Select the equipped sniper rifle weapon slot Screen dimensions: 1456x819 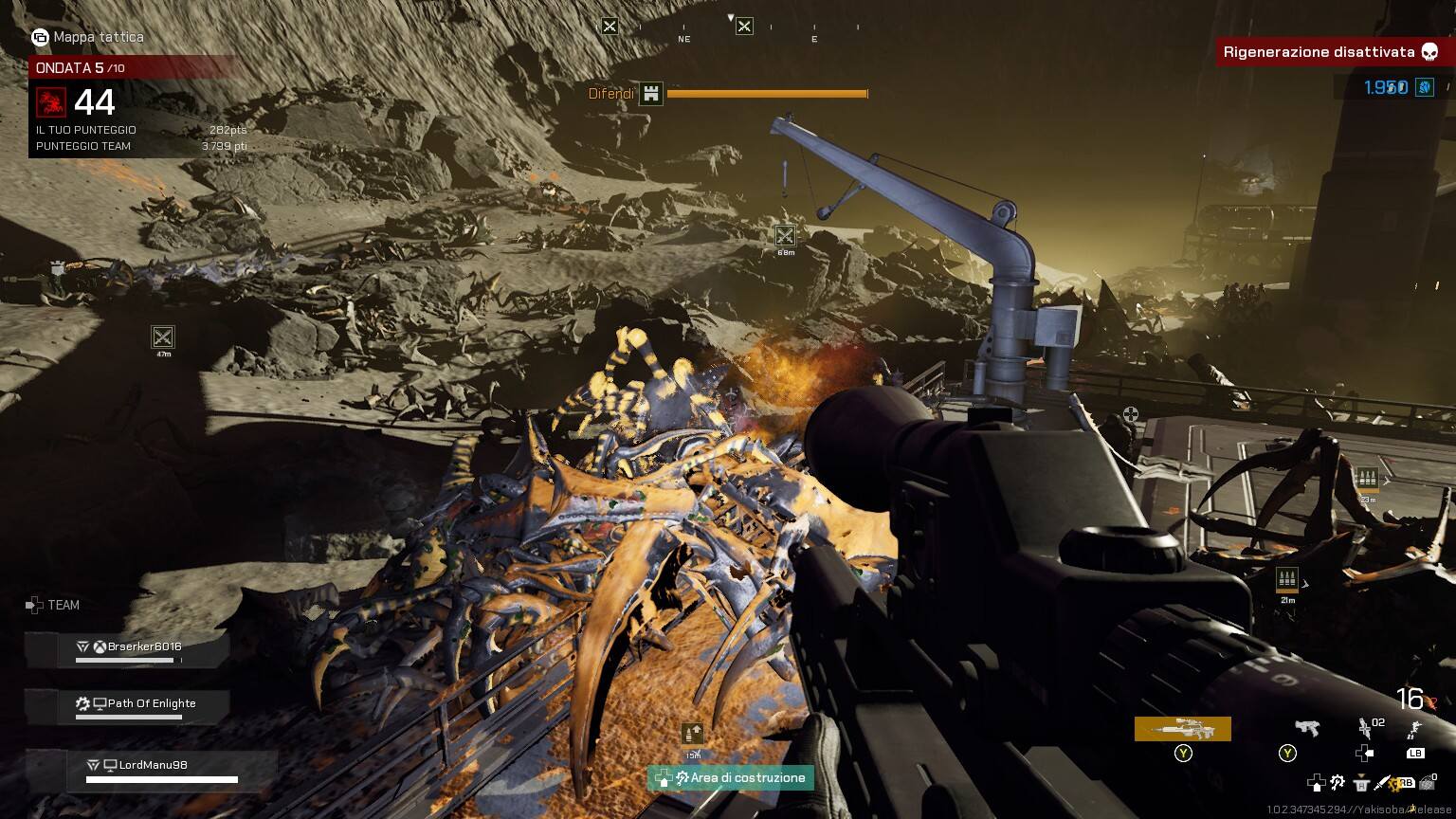[x=1182, y=728]
